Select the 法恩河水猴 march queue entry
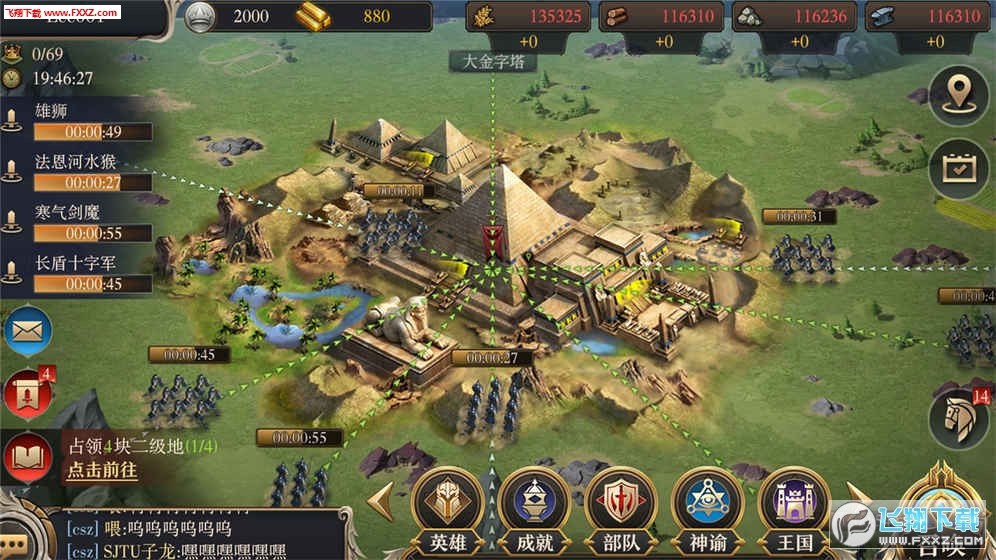Image resolution: width=996 pixels, height=560 pixels. tap(80, 172)
